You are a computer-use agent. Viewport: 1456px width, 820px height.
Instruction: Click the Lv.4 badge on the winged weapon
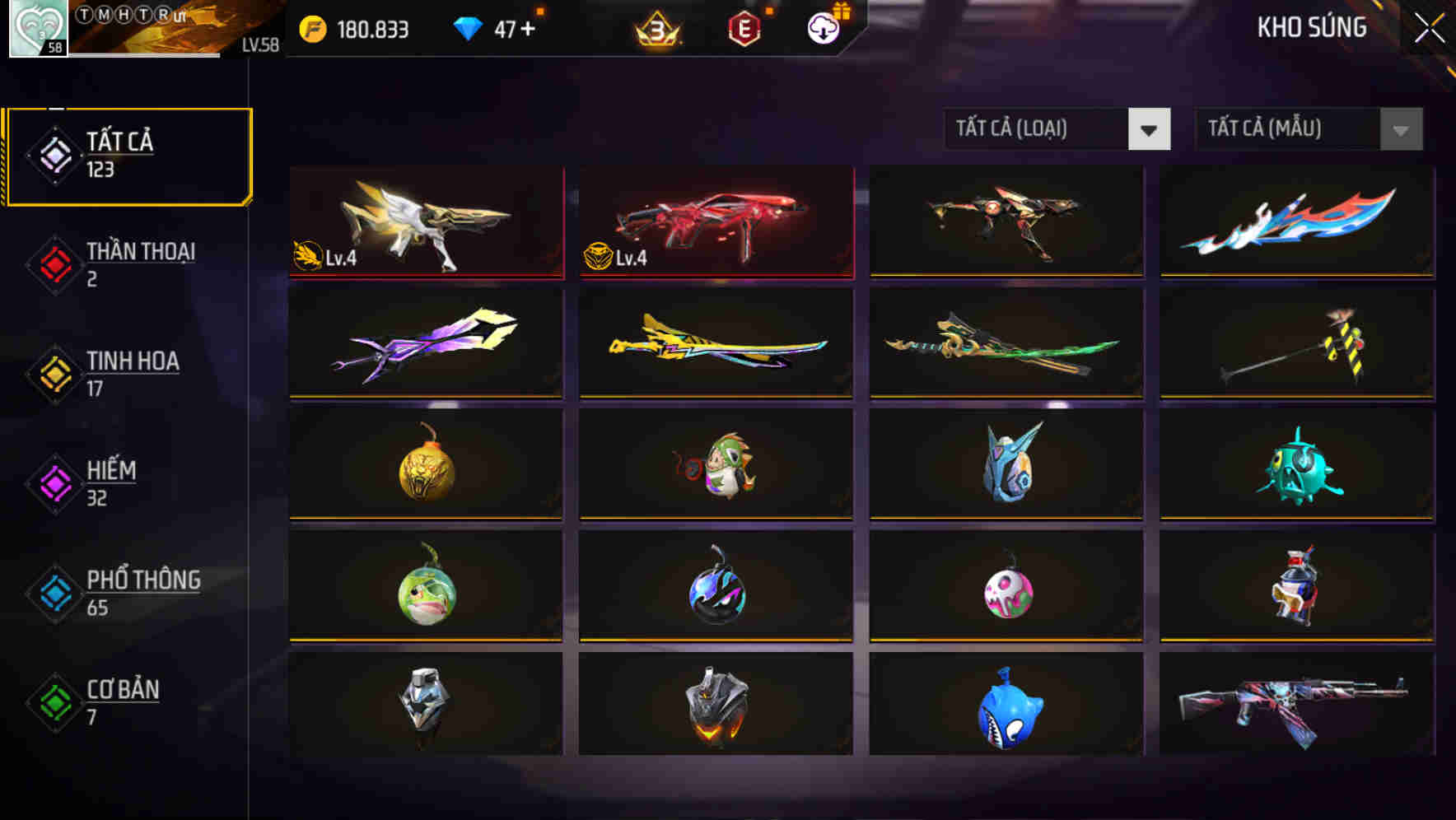[321, 258]
